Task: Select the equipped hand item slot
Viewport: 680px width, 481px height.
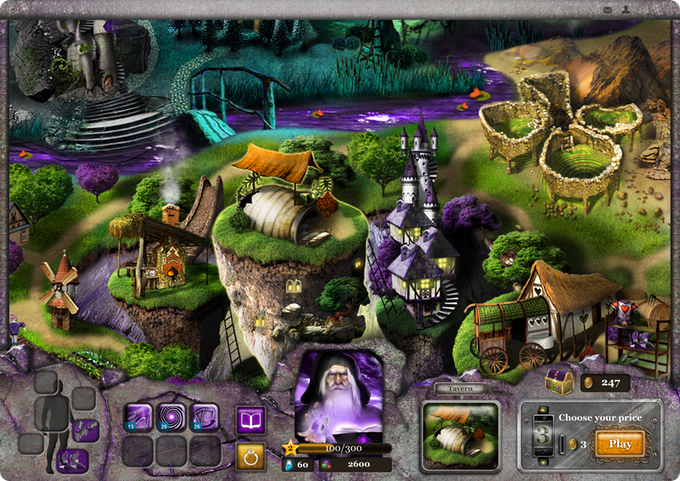Action: point(85,429)
